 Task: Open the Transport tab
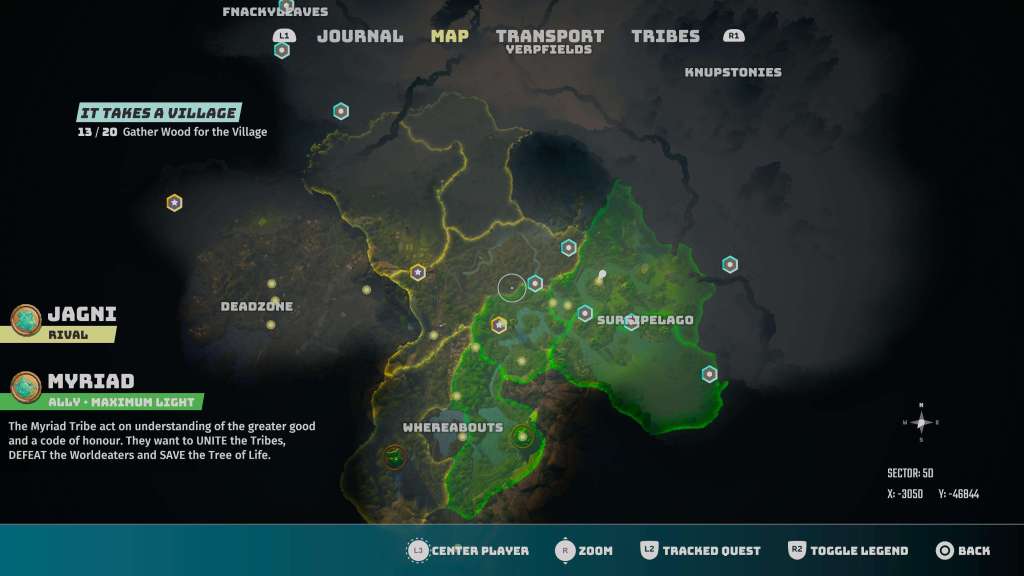(550, 36)
